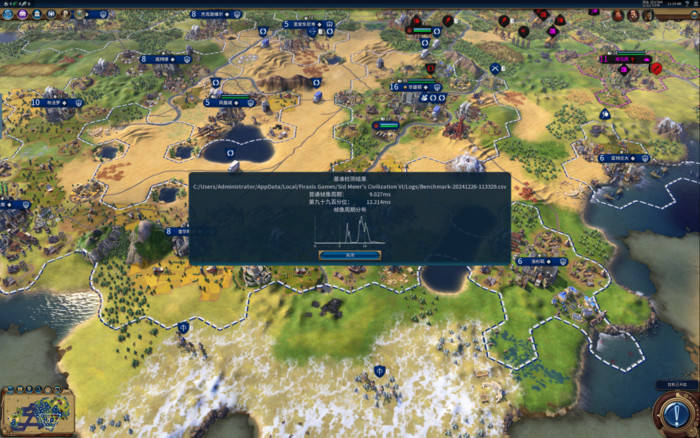Select the city banner showing population 16
The image size is (700, 438).
(x=412, y=86)
